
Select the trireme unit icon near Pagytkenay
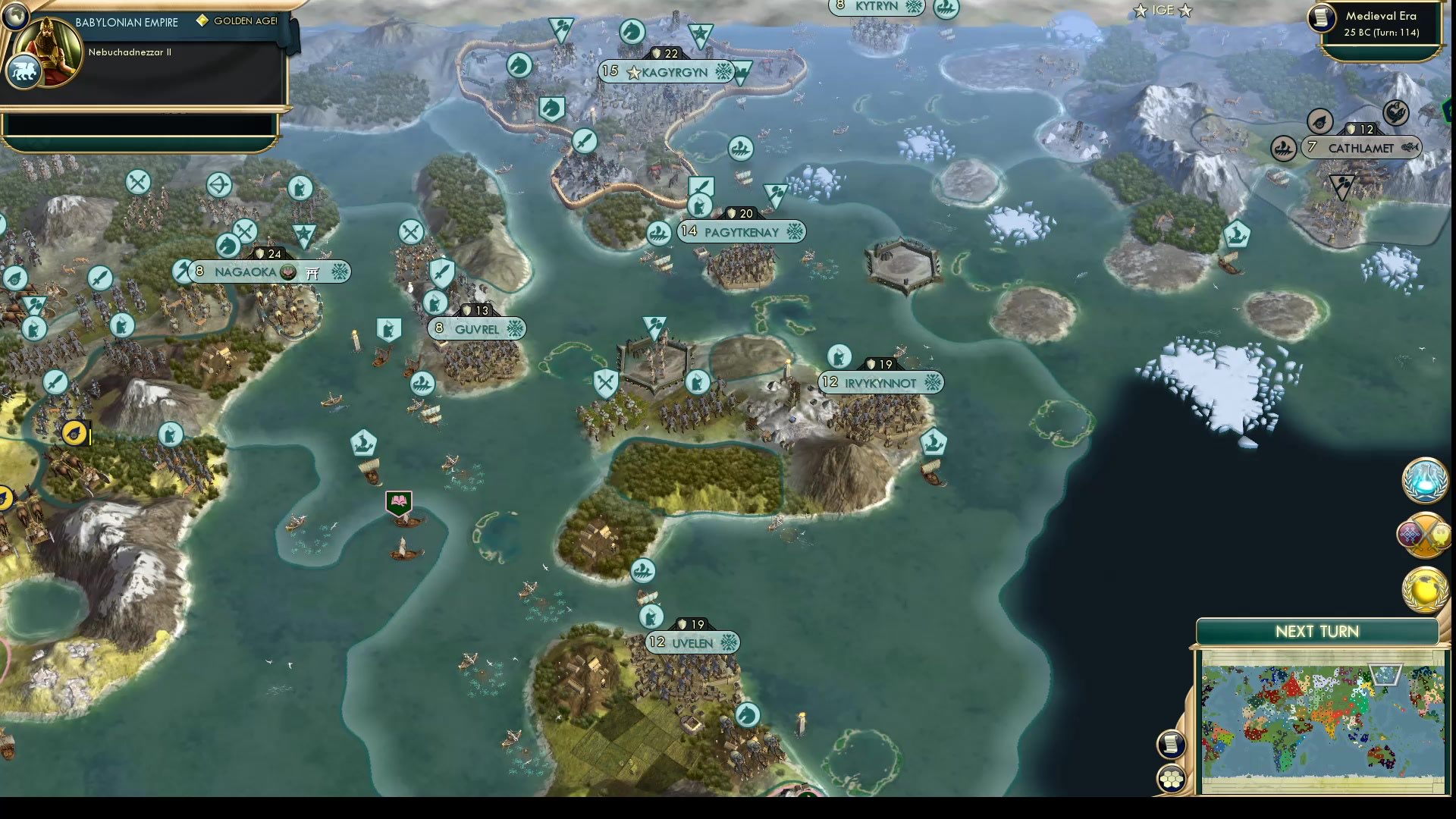[x=658, y=232]
